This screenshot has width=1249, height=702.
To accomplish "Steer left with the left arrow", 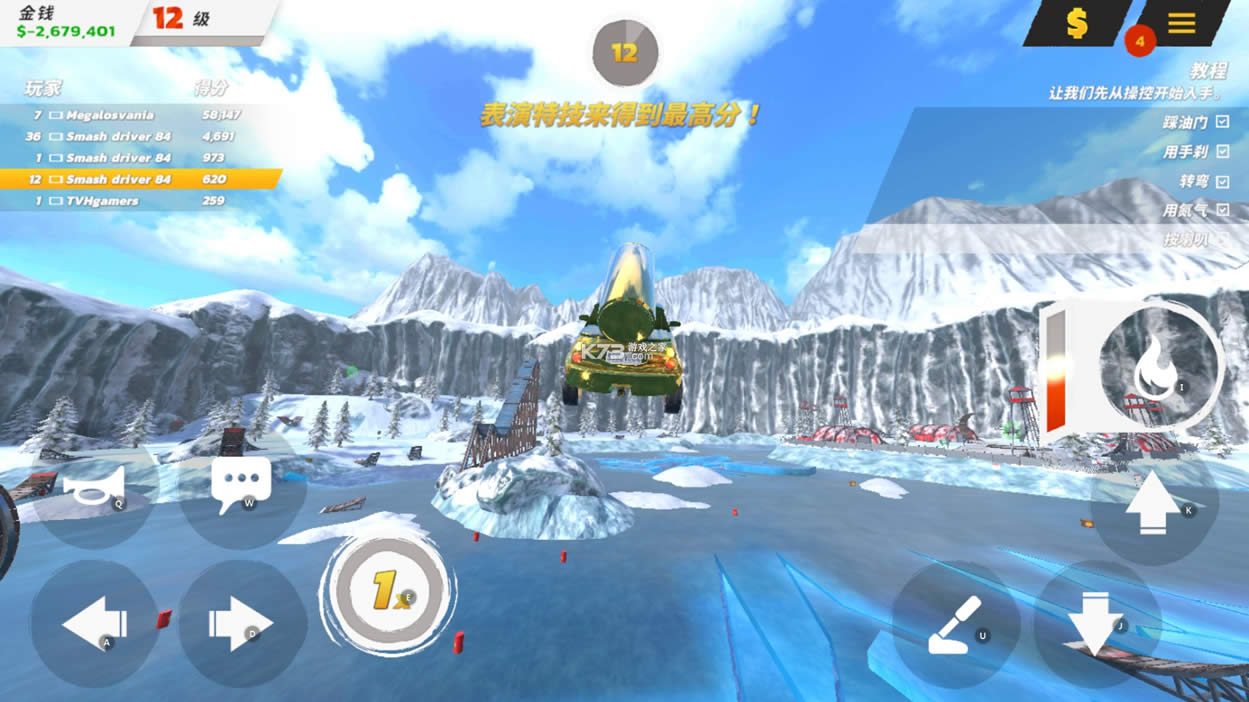I will [x=94, y=624].
